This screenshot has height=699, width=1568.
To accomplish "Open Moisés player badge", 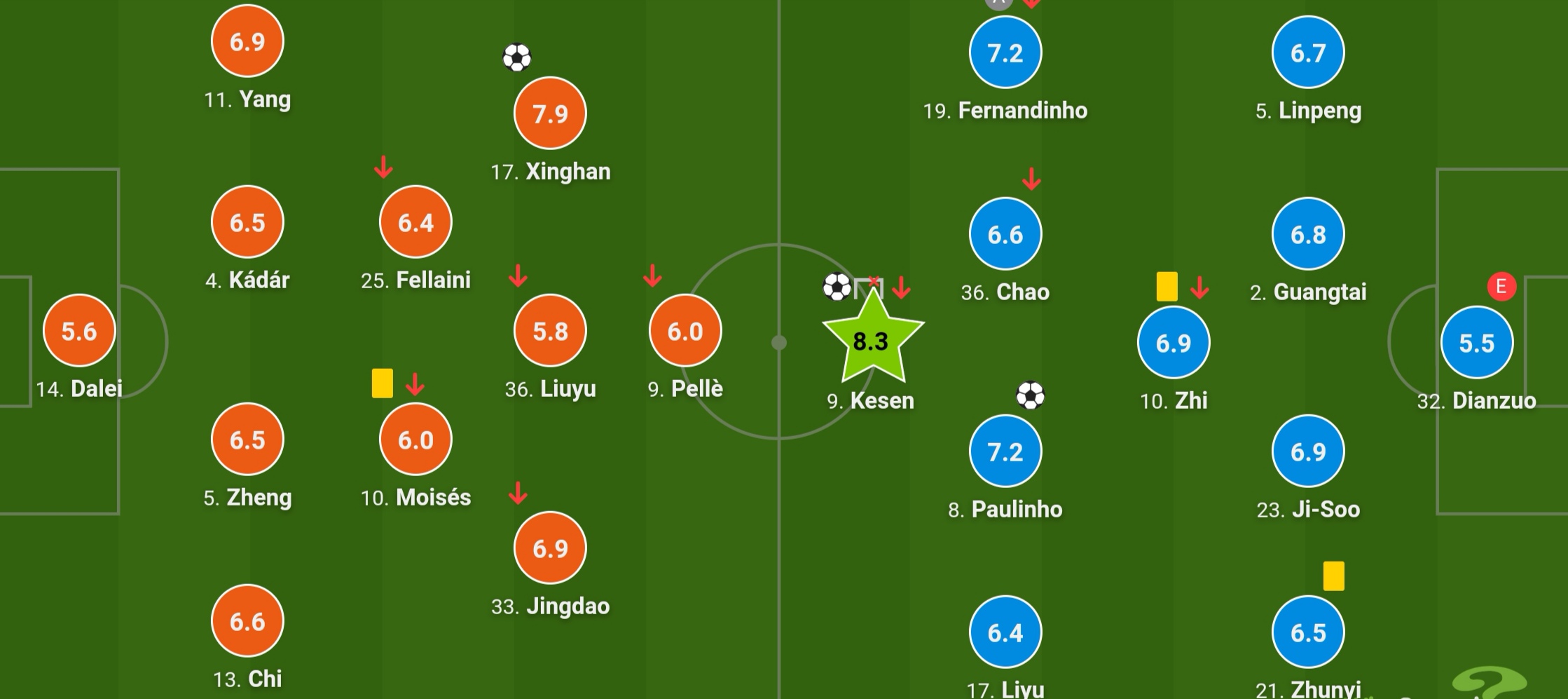I will [415, 440].
